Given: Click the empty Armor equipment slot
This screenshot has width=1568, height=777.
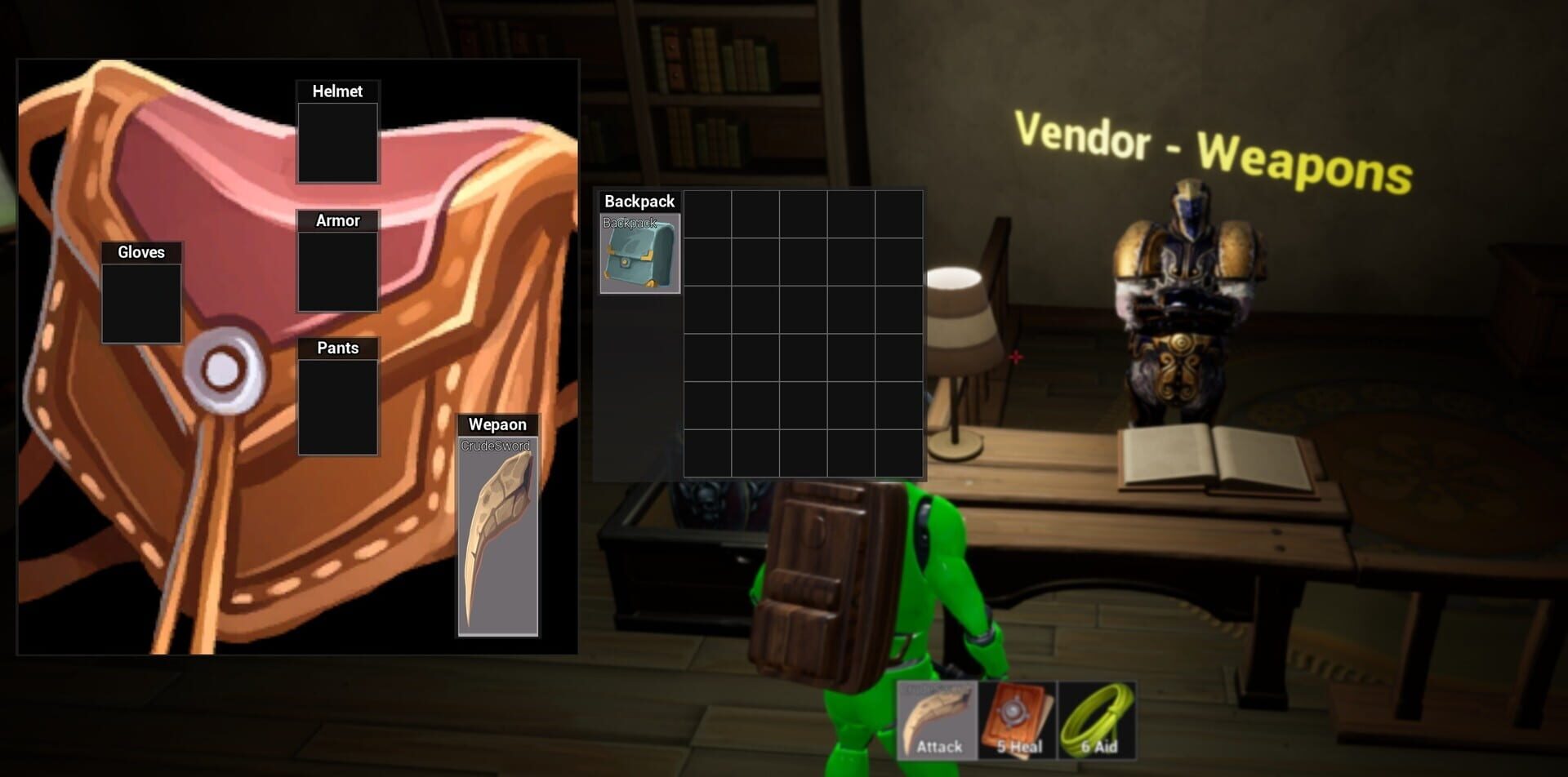Looking at the screenshot, I should click(337, 269).
